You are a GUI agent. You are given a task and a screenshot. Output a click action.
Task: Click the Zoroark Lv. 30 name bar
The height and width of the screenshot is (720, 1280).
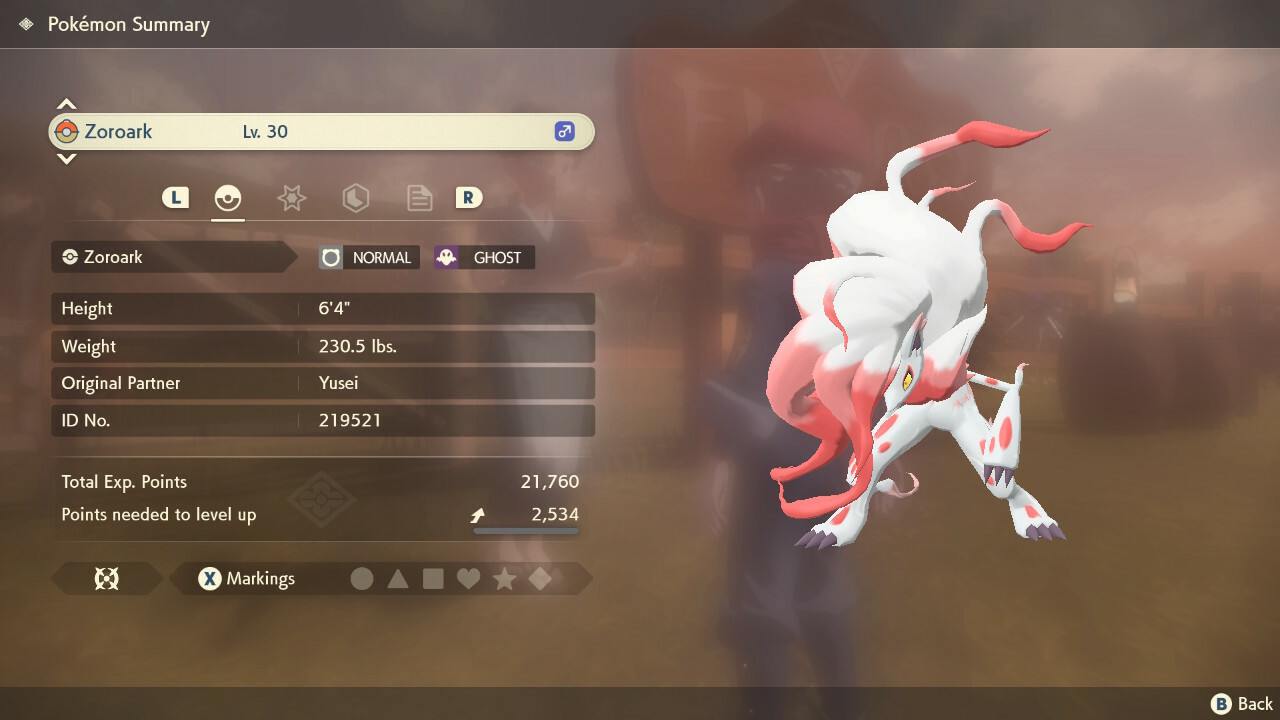(321, 132)
